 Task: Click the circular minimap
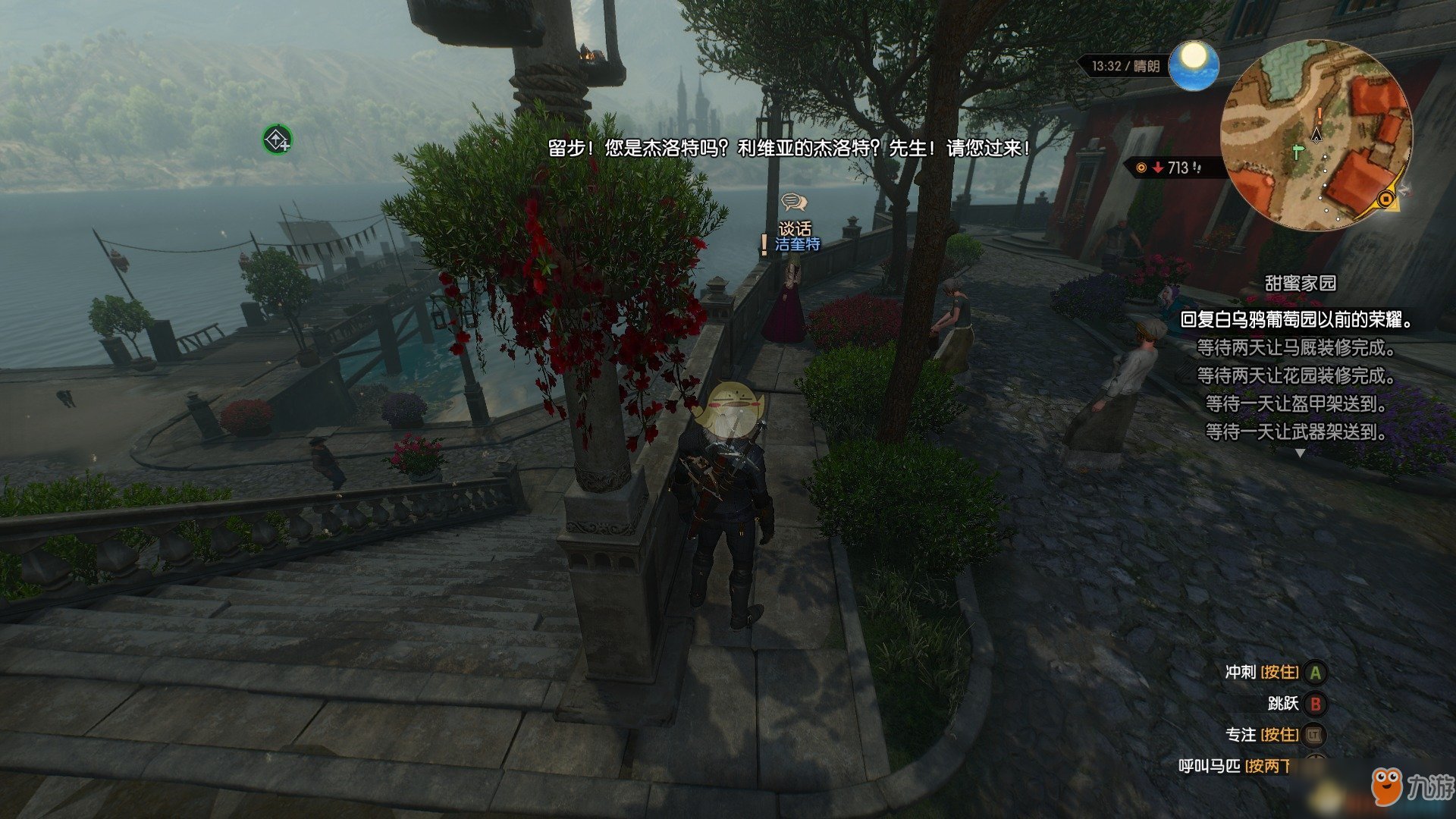click(1316, 135)
